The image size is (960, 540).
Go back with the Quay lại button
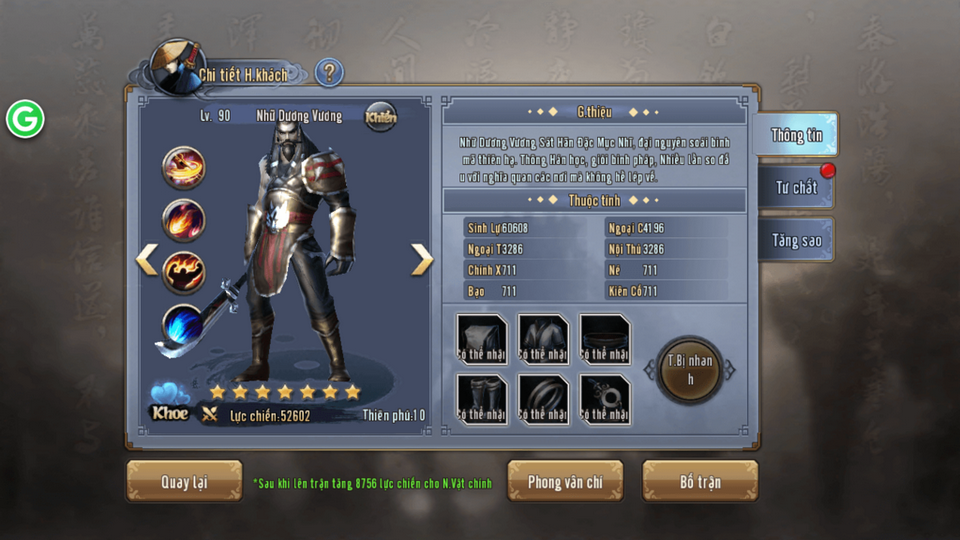[x=184, y=482]
